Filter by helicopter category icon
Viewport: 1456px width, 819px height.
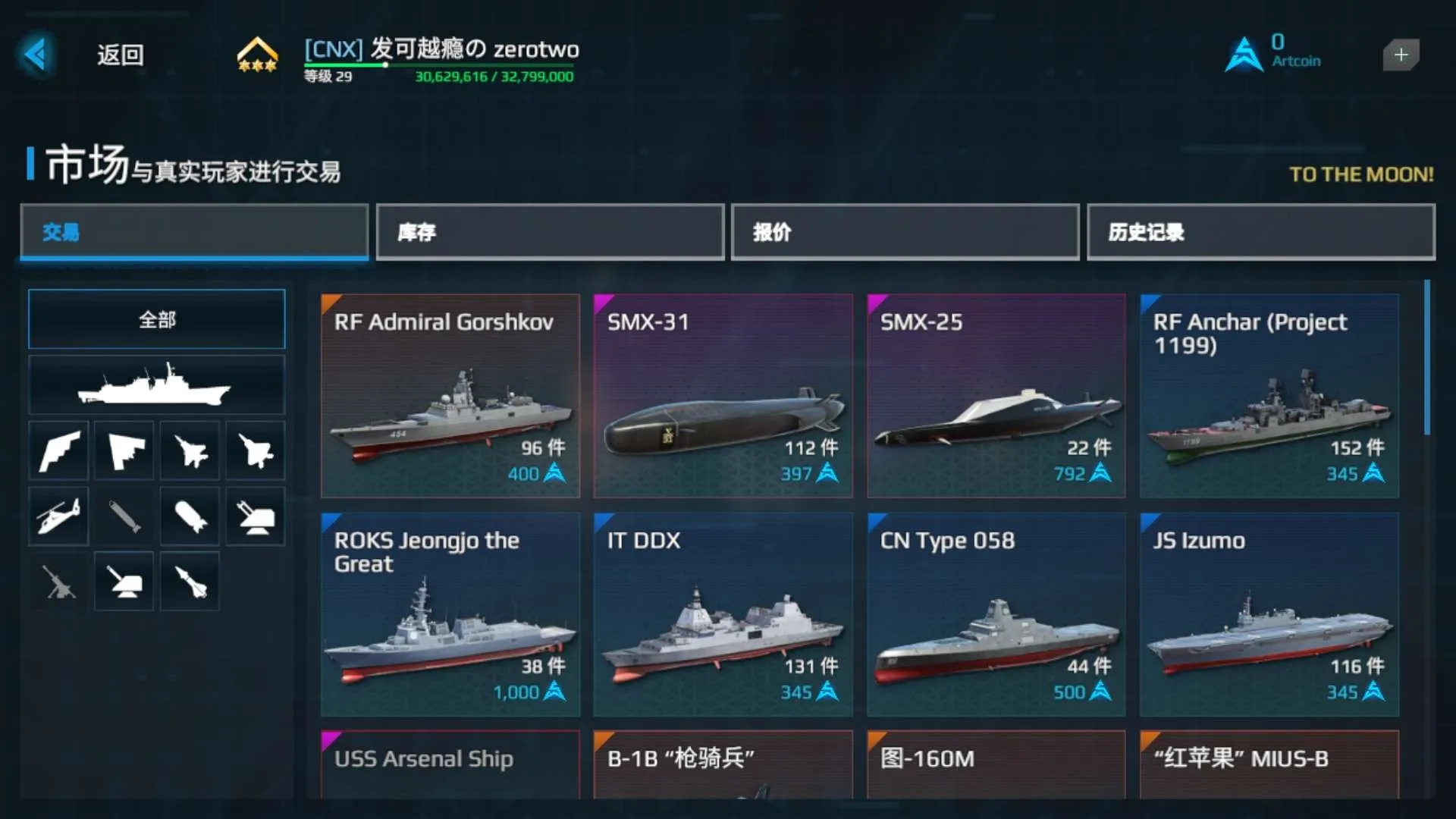[58, 517]
